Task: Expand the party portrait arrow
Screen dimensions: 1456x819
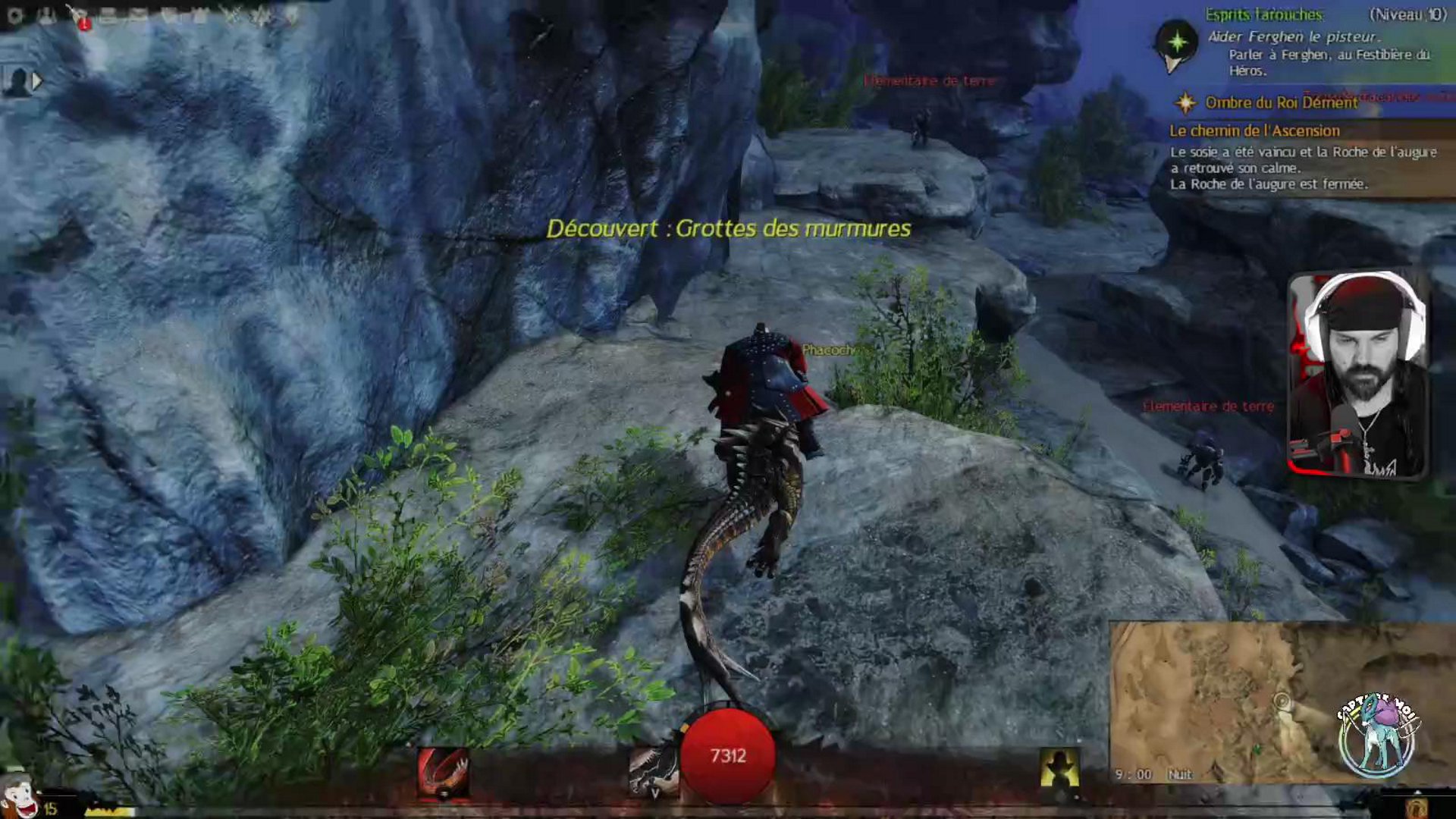Action: click(x=36, y=80)
